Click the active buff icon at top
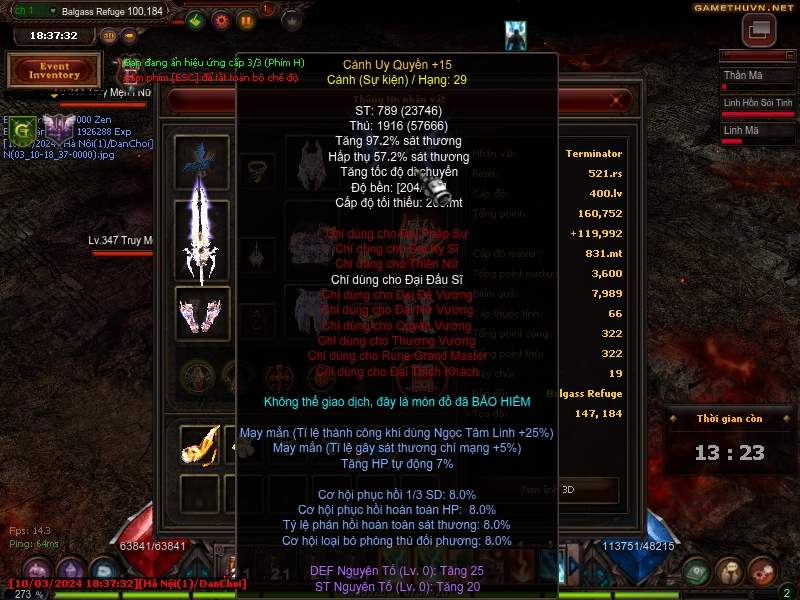 (516, 34)
